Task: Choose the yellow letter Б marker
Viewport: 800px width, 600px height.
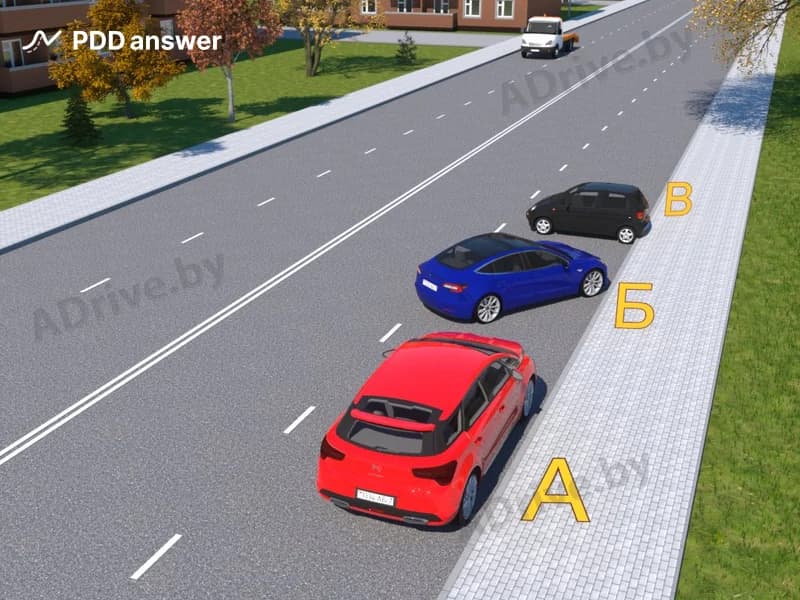Action: [x=634, y=305]
